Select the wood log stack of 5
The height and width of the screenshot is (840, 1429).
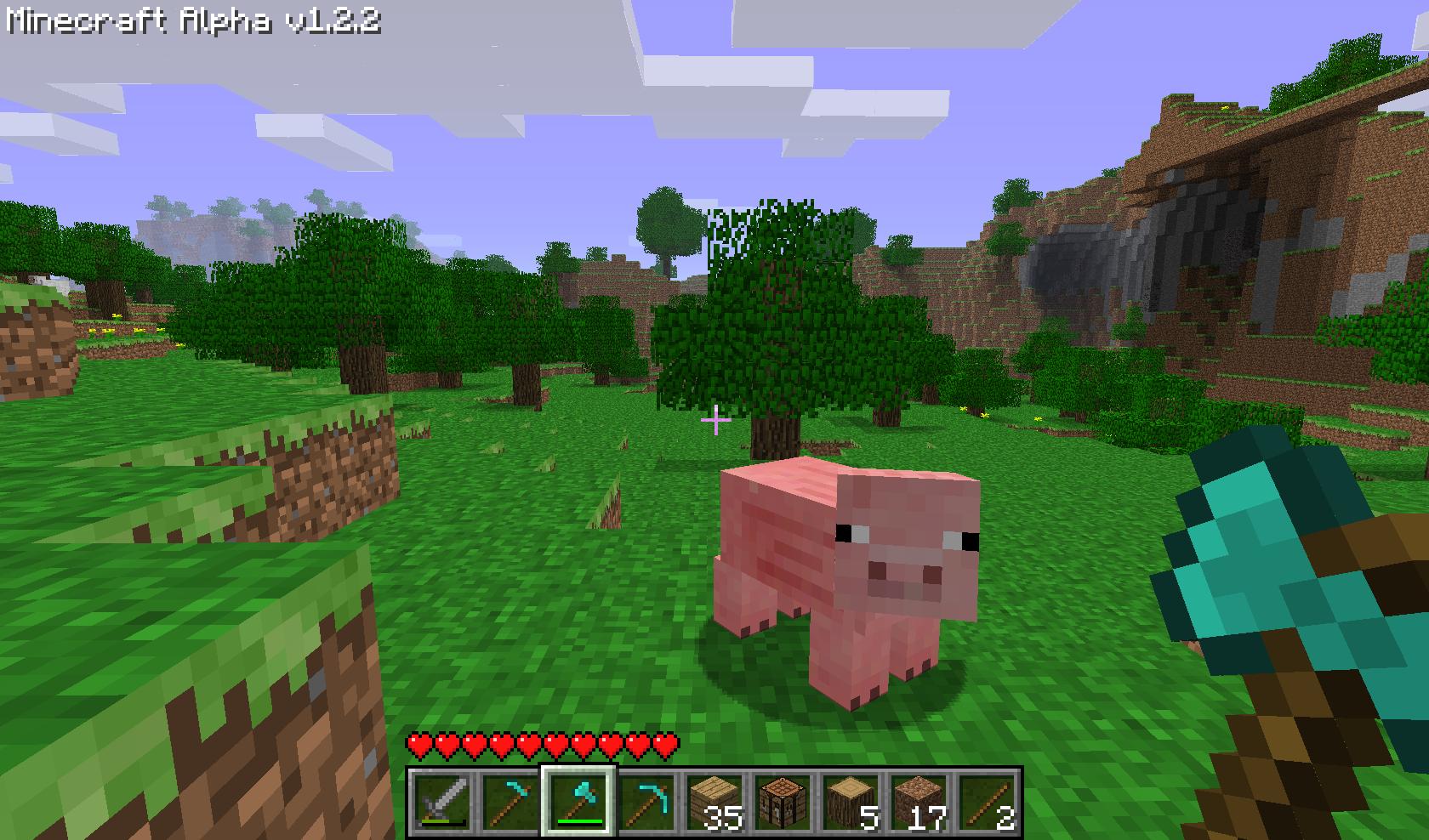(852, 799)
